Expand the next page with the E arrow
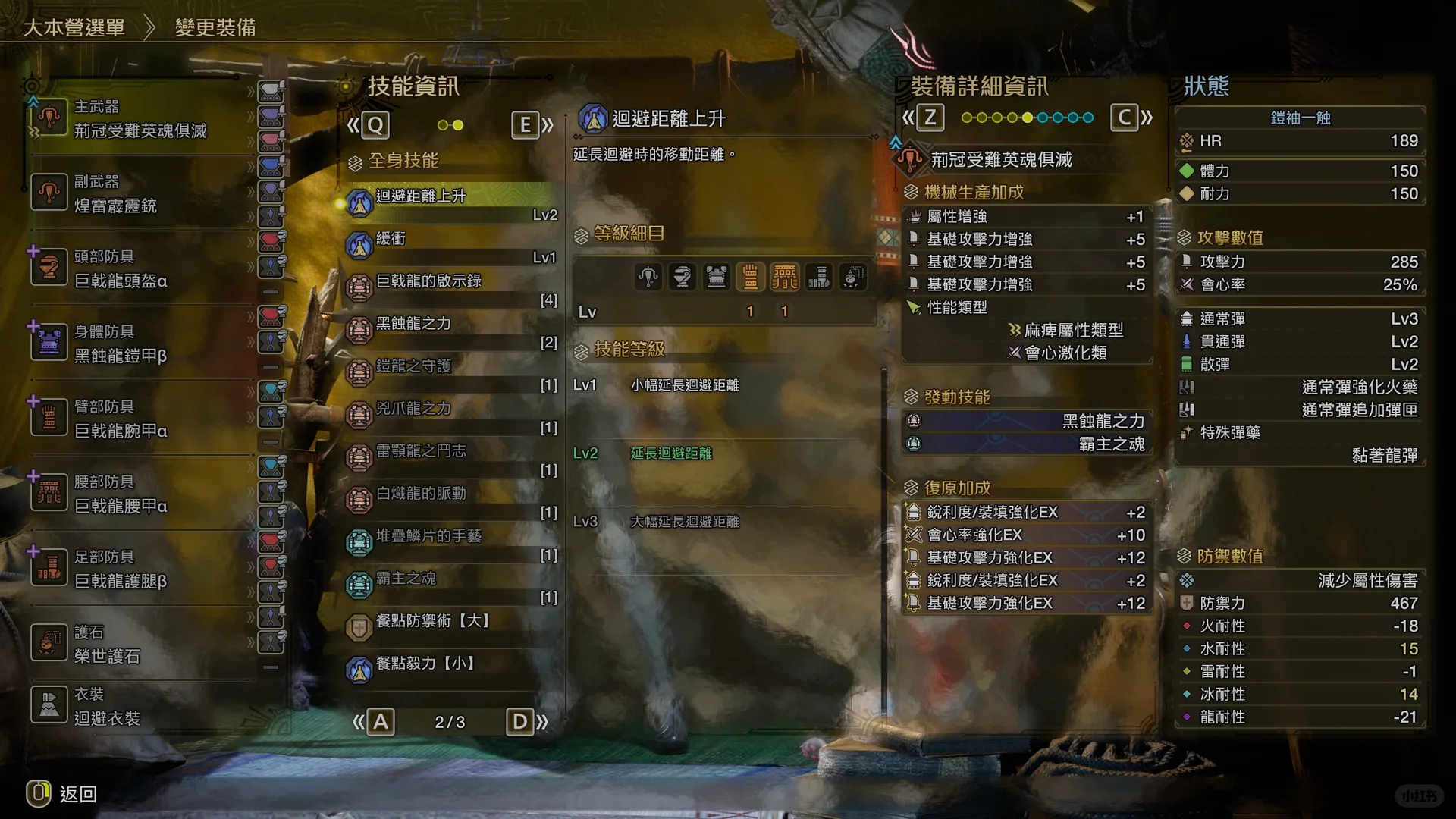 coord(526,125)
